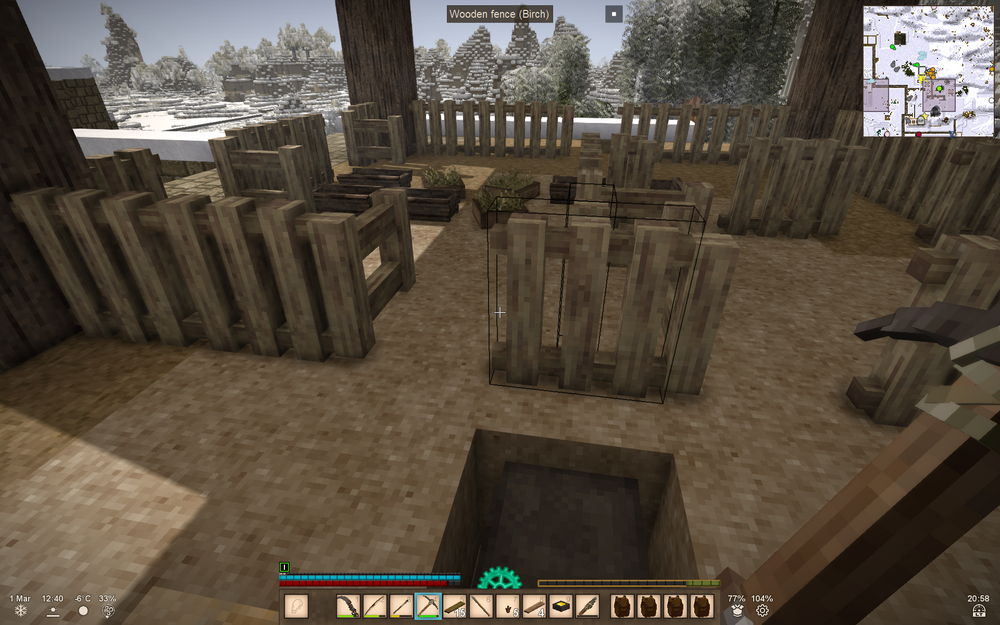Viewport: 1000px width, 625px height.
Task: Click the green indicator above the health bar
Action: pyautogui.click(x=285, y=567)
